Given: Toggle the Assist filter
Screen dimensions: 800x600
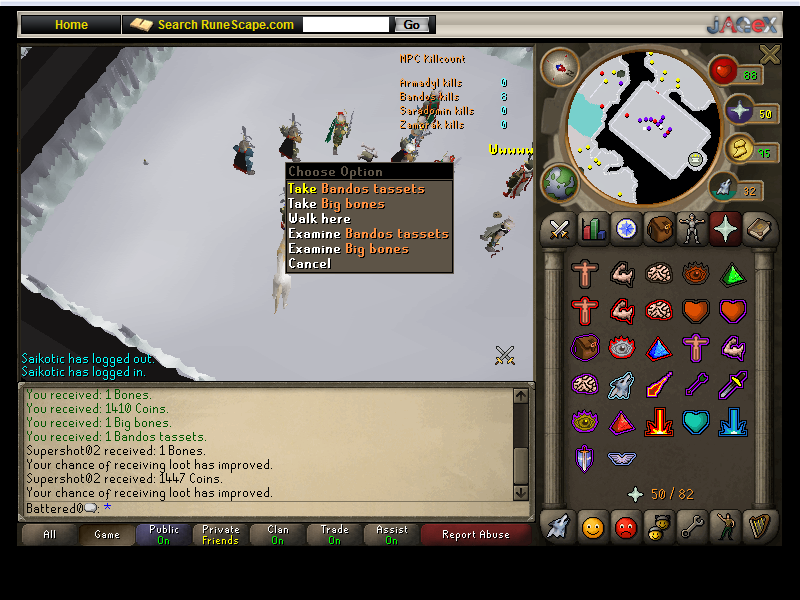Looking at the screenshot, I should coord(392,535).
